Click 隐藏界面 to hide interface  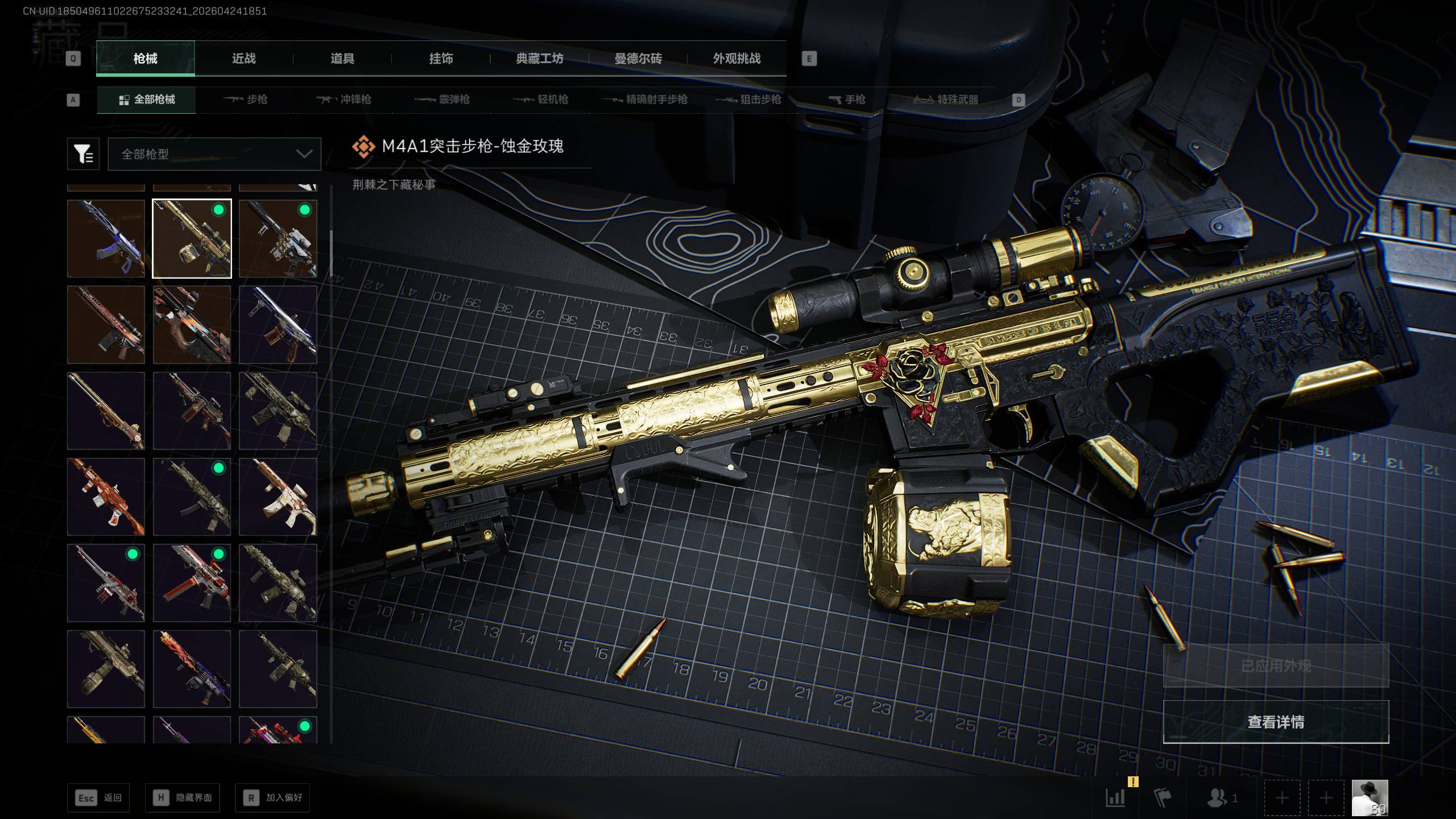(183, 798)
